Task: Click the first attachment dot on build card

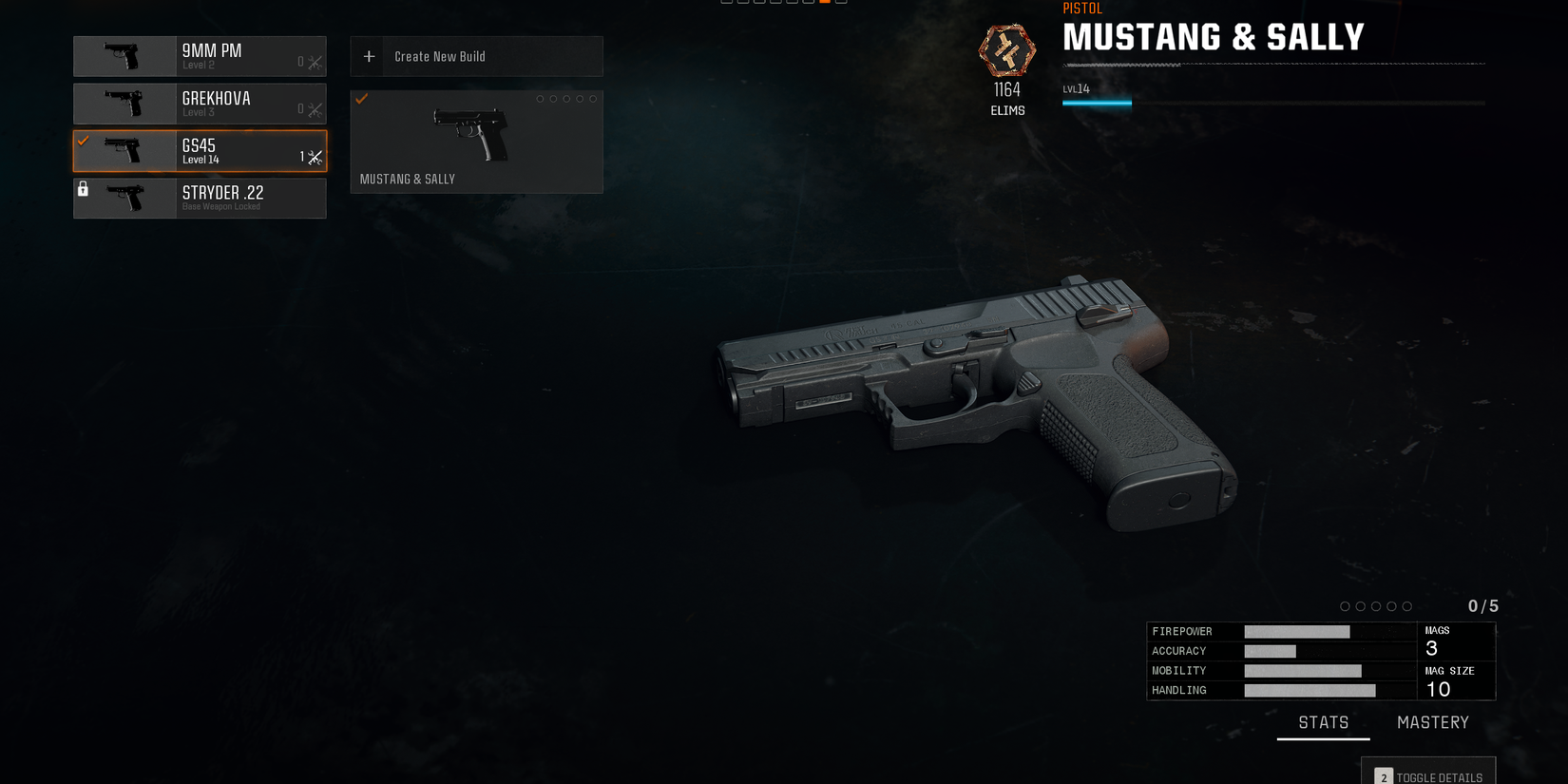Action: pos(540,98)
